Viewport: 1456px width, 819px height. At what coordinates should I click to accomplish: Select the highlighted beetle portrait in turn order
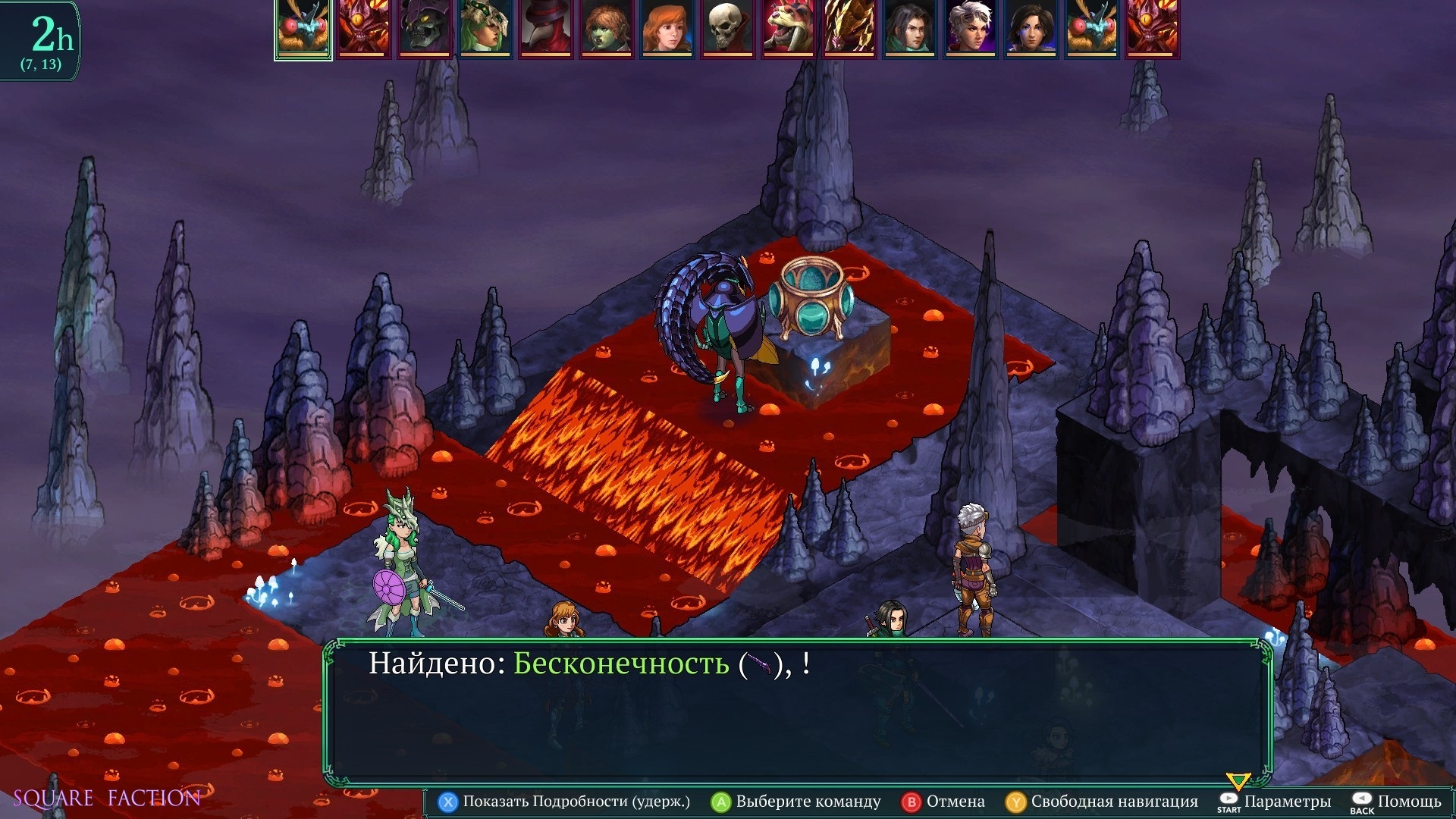(303, 29)
